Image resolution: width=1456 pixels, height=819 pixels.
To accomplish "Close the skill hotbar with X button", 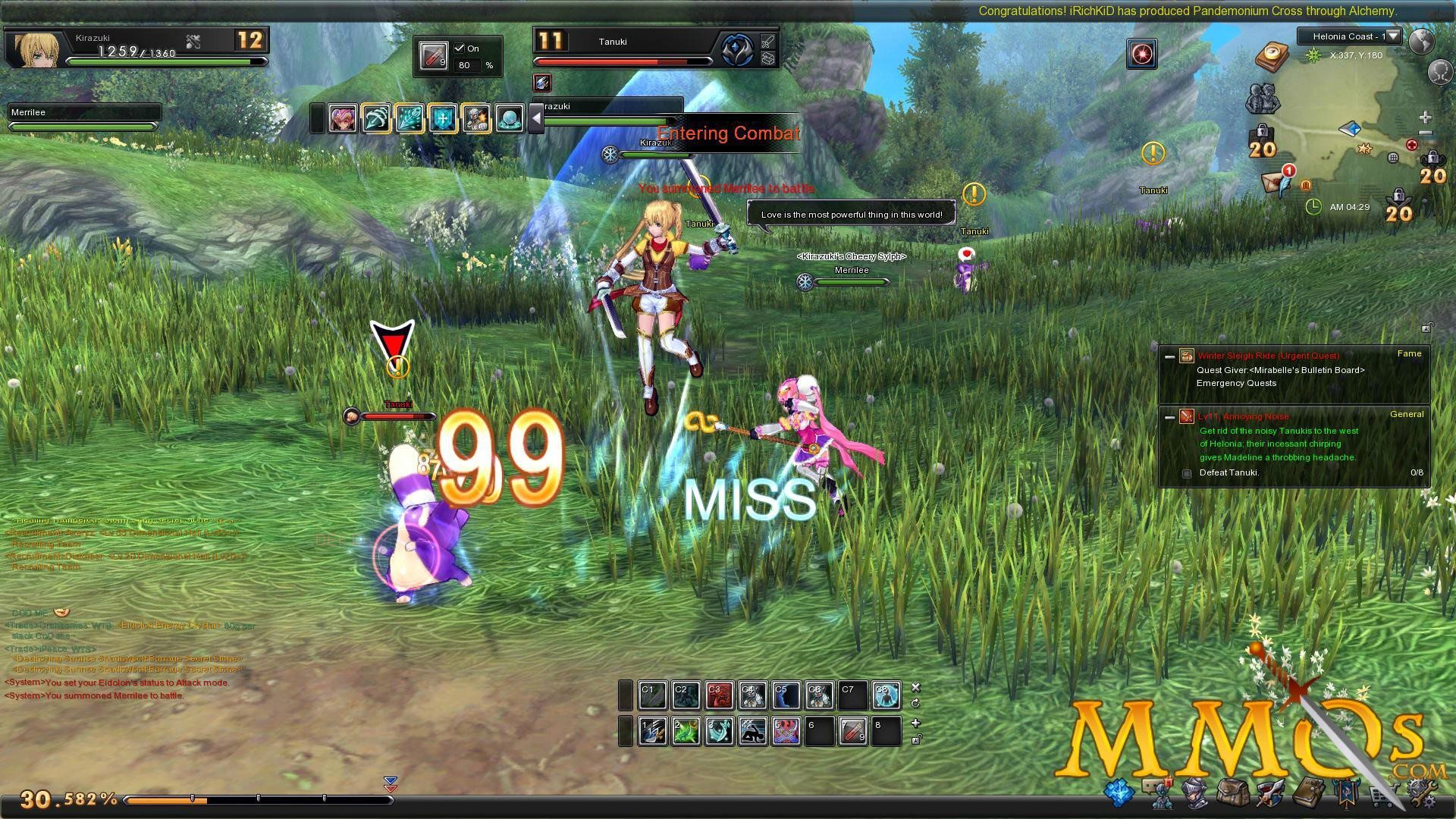I will click(x=915, y=688).
